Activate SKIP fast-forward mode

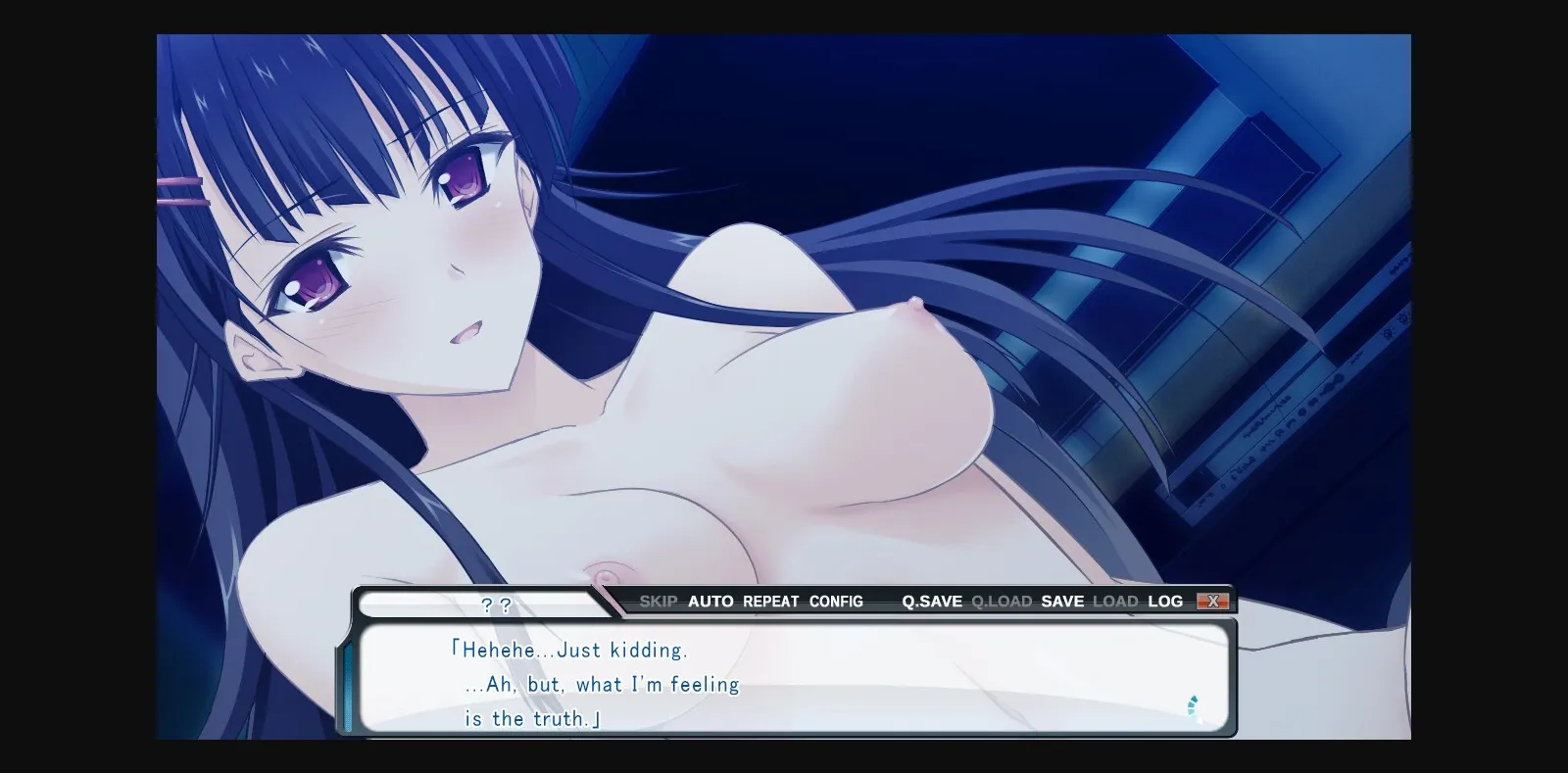pyautogui.click(x=661, y=601)
